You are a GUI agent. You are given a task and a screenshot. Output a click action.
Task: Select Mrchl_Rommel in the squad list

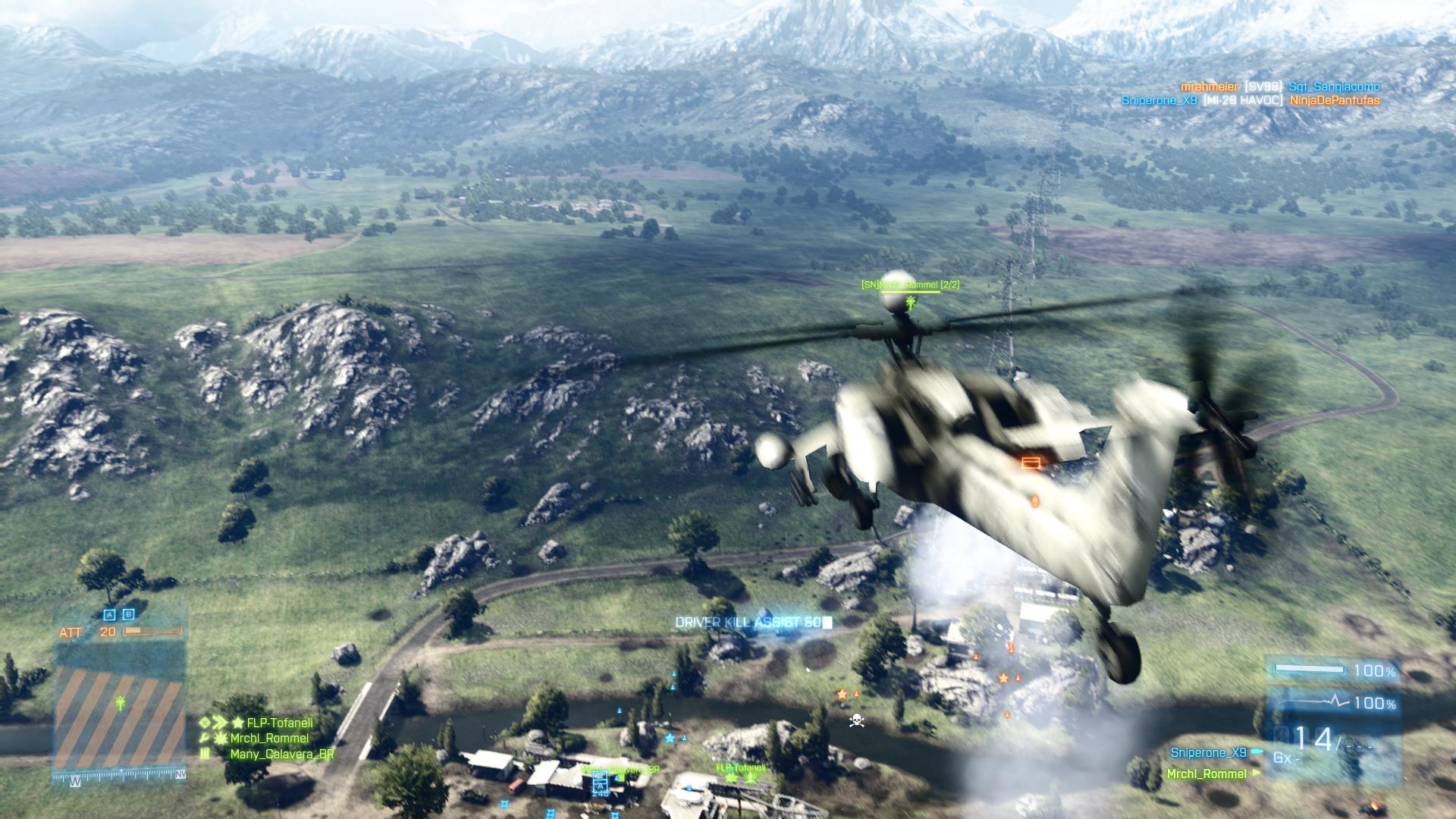pyautogui.click(x=269, y=738)
